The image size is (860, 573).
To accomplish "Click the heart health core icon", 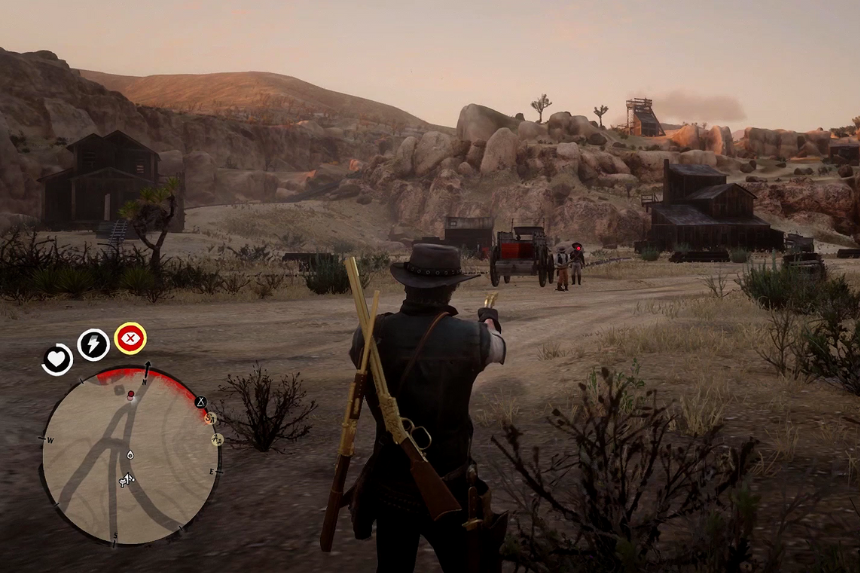I will click(x=57, y=358).
